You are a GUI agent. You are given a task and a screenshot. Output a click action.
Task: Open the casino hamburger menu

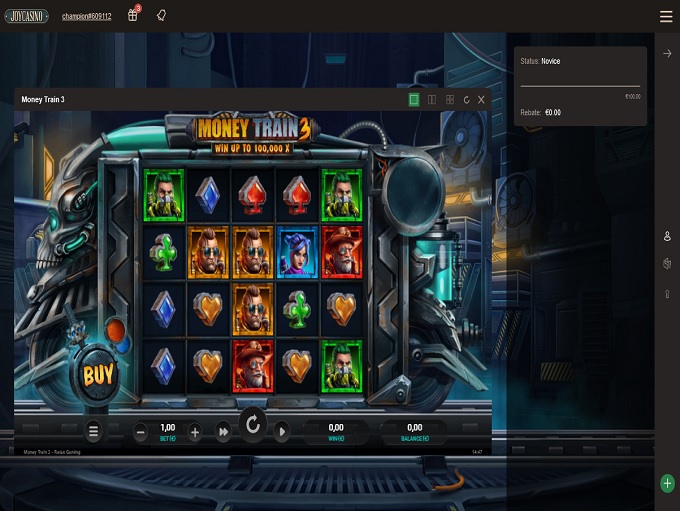(666, 16)
